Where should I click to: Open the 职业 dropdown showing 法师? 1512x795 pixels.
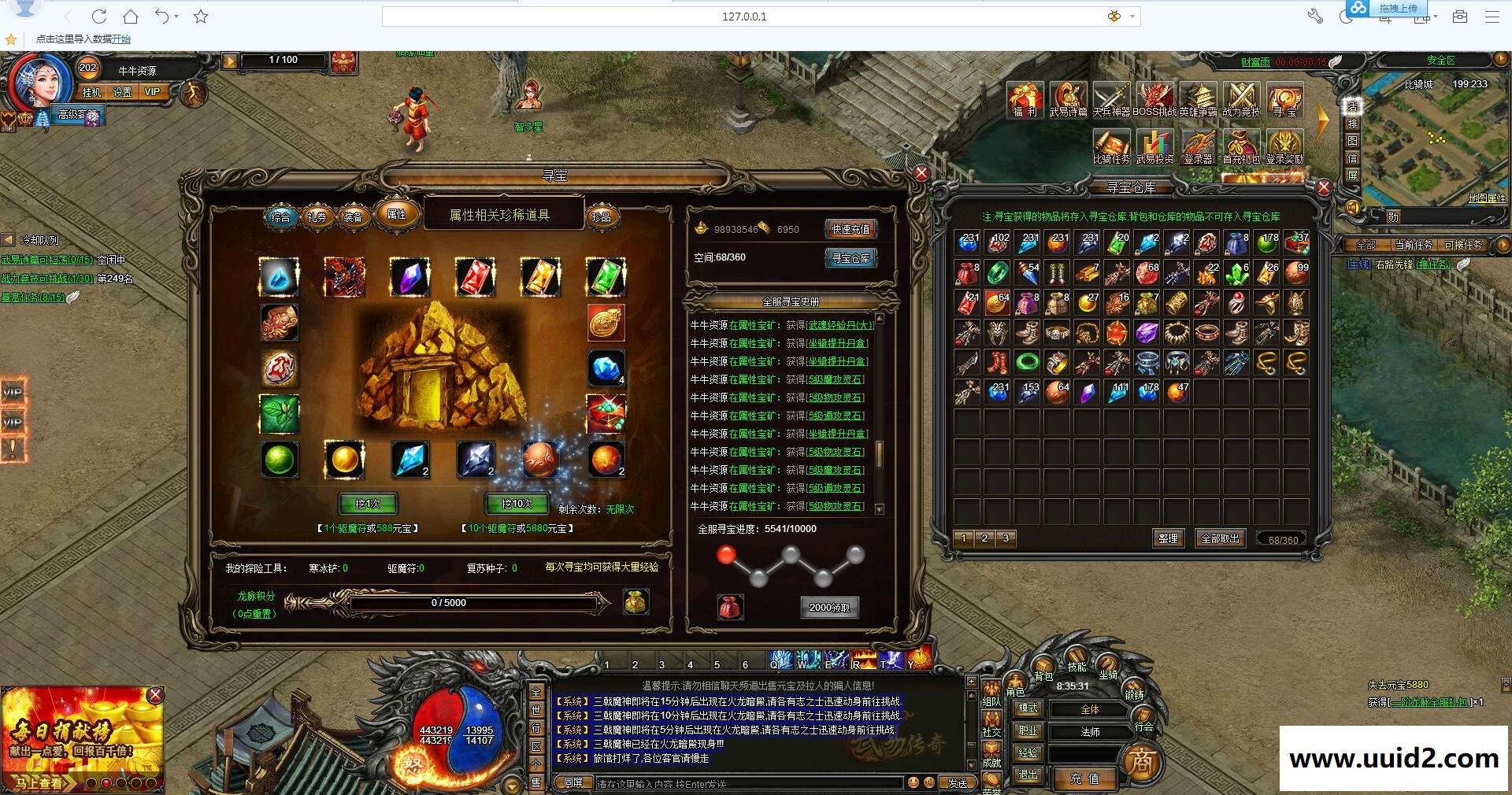coord(1089,731)
